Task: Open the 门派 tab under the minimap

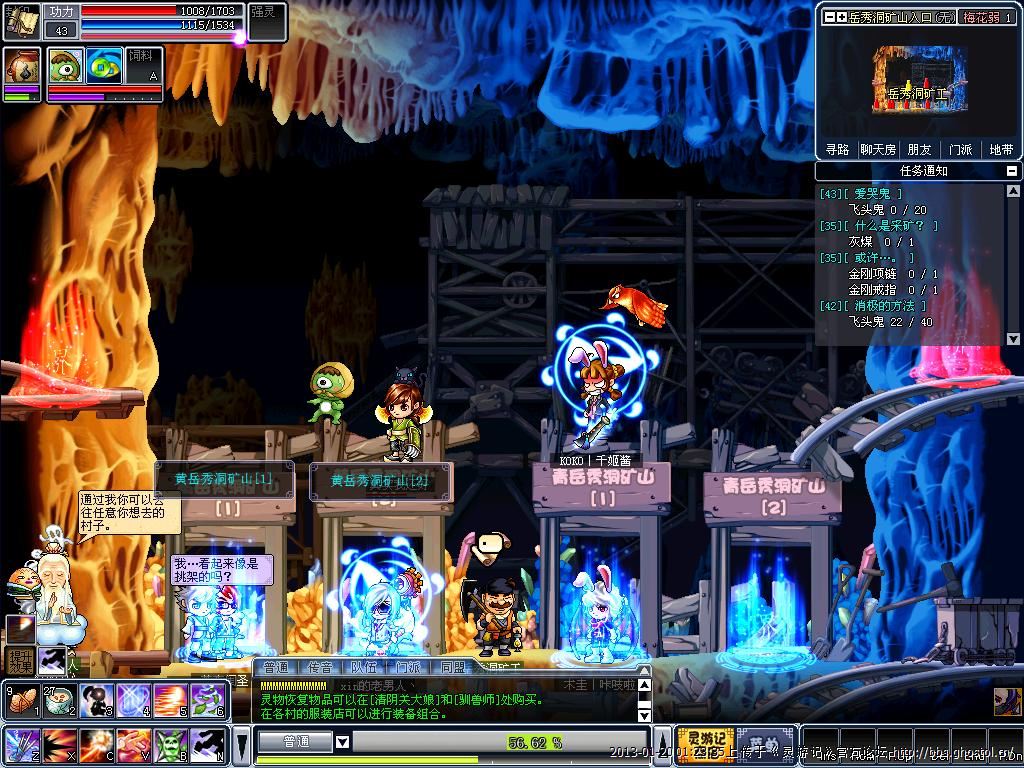Action: pyautogui.click(x=960, y=149)
